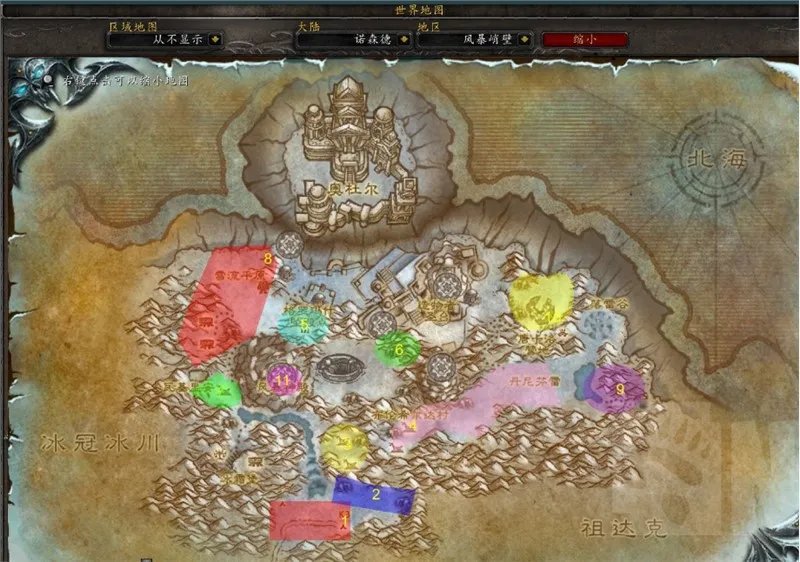Screen dimensions: 800x562
Task: Click the red 缩小 zoom-out button
Action: point(584,40)
